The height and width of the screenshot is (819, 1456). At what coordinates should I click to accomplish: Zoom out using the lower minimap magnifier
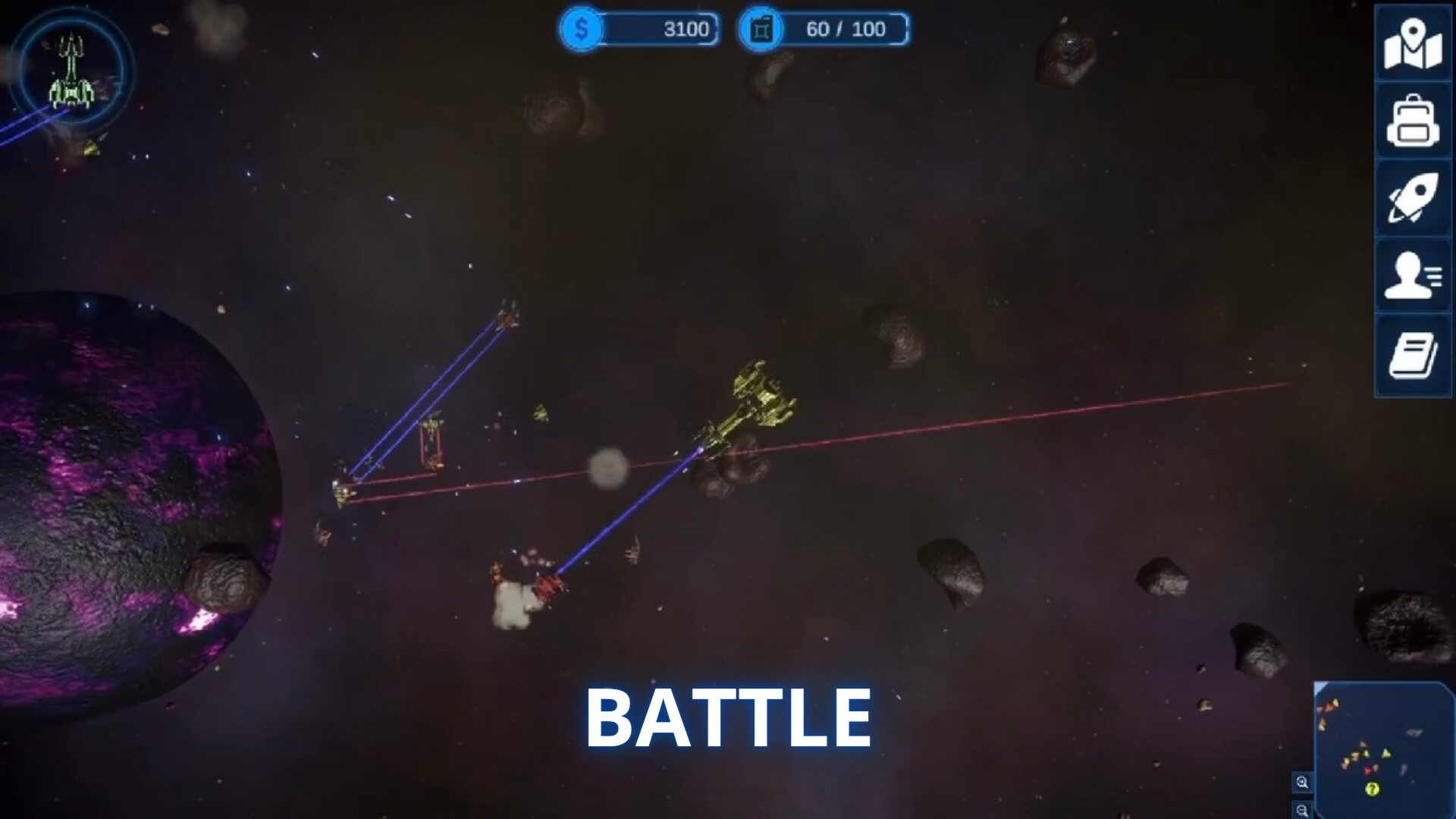(x=1302, y=811)
